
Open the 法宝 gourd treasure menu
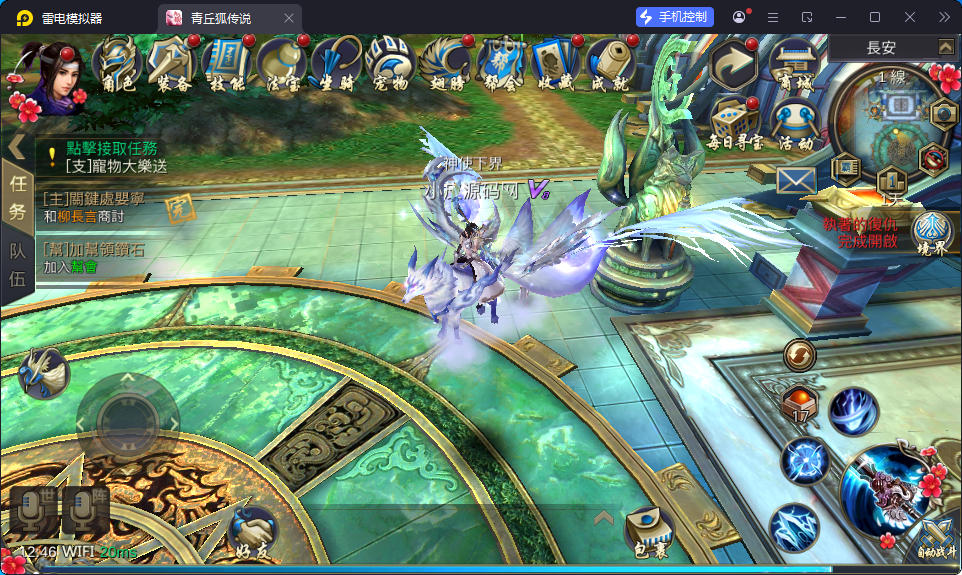tap(283, 65)
